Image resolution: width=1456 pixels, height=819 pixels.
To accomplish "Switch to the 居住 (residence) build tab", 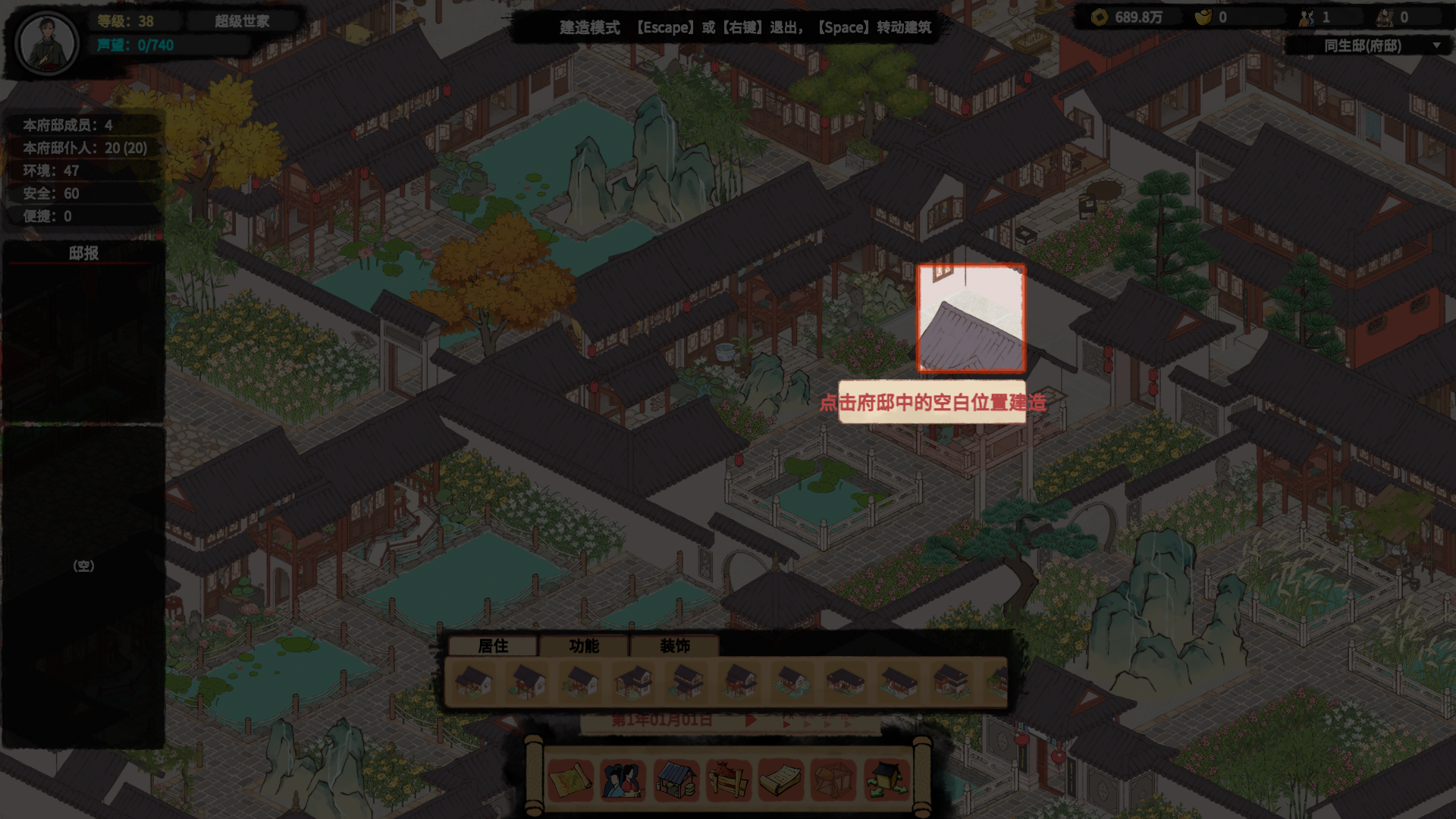I will click(x=493, y=646).
